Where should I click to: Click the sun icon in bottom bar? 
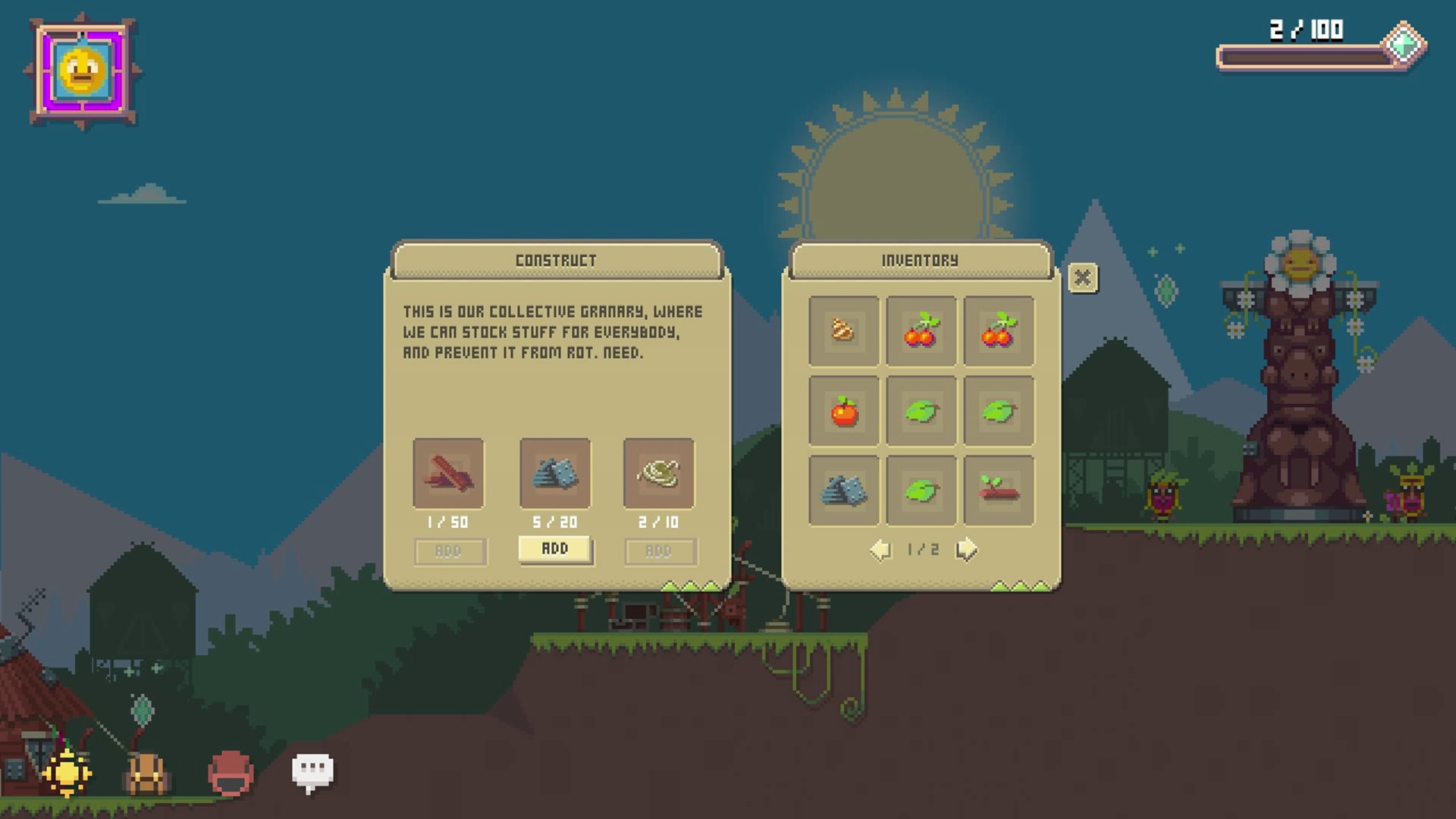point(67,773)
